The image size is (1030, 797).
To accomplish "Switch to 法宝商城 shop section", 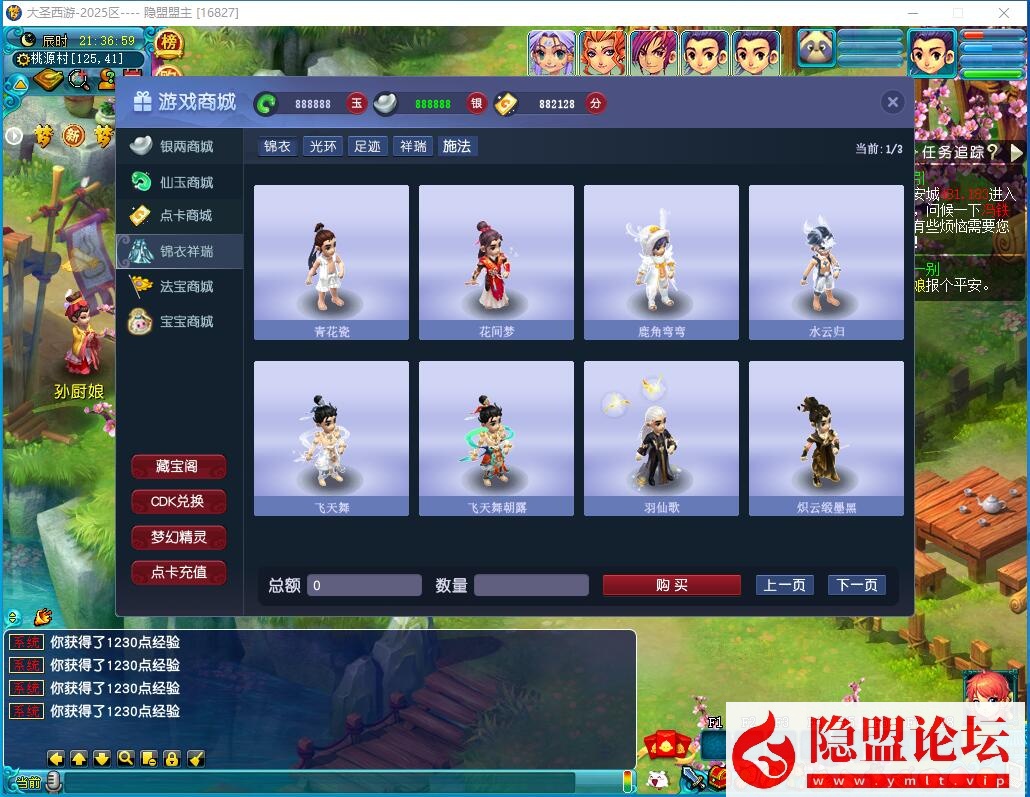I will click(181, 286).
